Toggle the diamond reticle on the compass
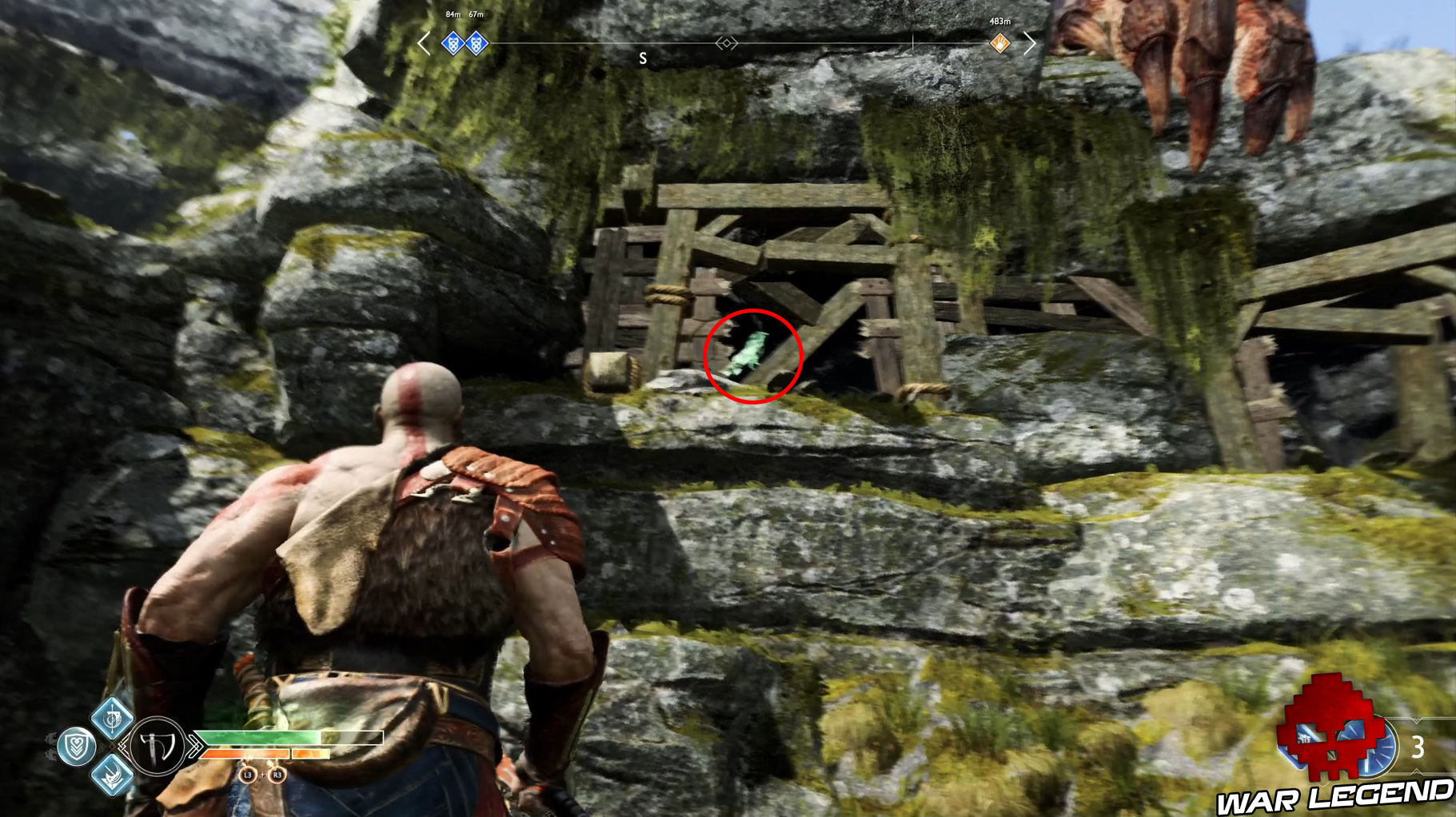 point(728,44)
